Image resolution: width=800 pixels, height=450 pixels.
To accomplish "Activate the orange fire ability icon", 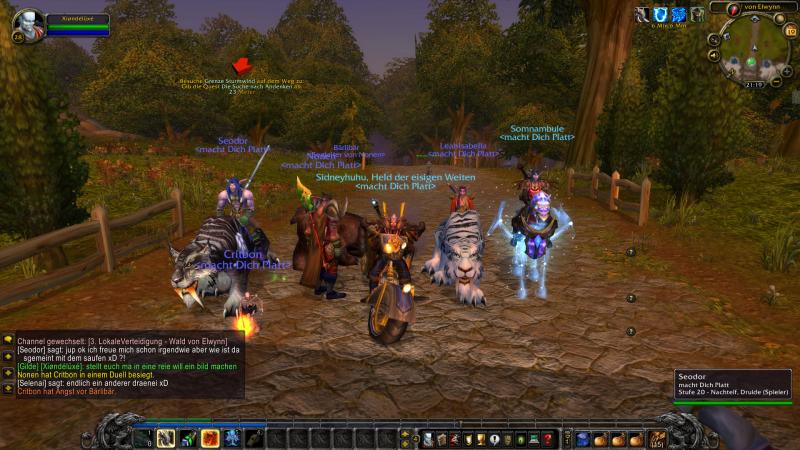I will tap(210, 437).
